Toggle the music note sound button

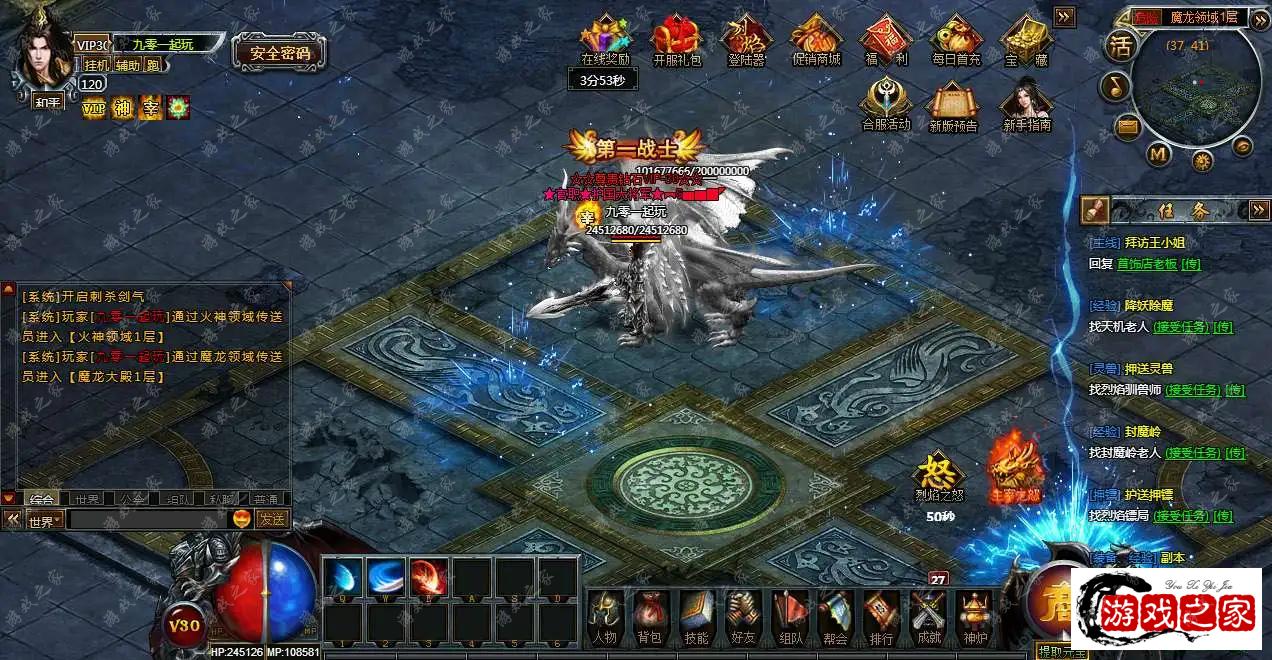pyautogui.click(x=1114, y=87)
